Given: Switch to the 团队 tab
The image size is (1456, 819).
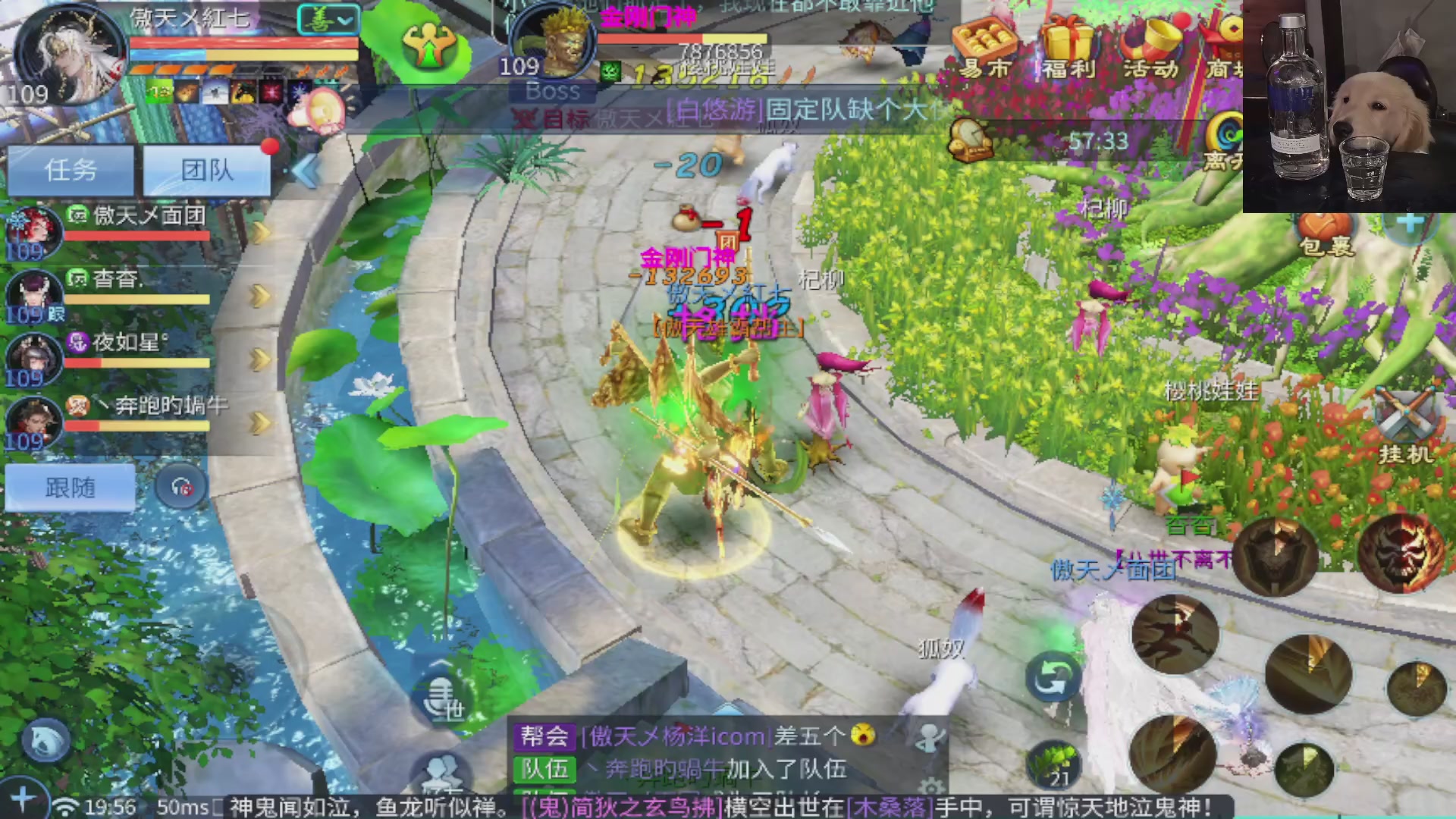Looking at the screenshot, I should point(206,169).
